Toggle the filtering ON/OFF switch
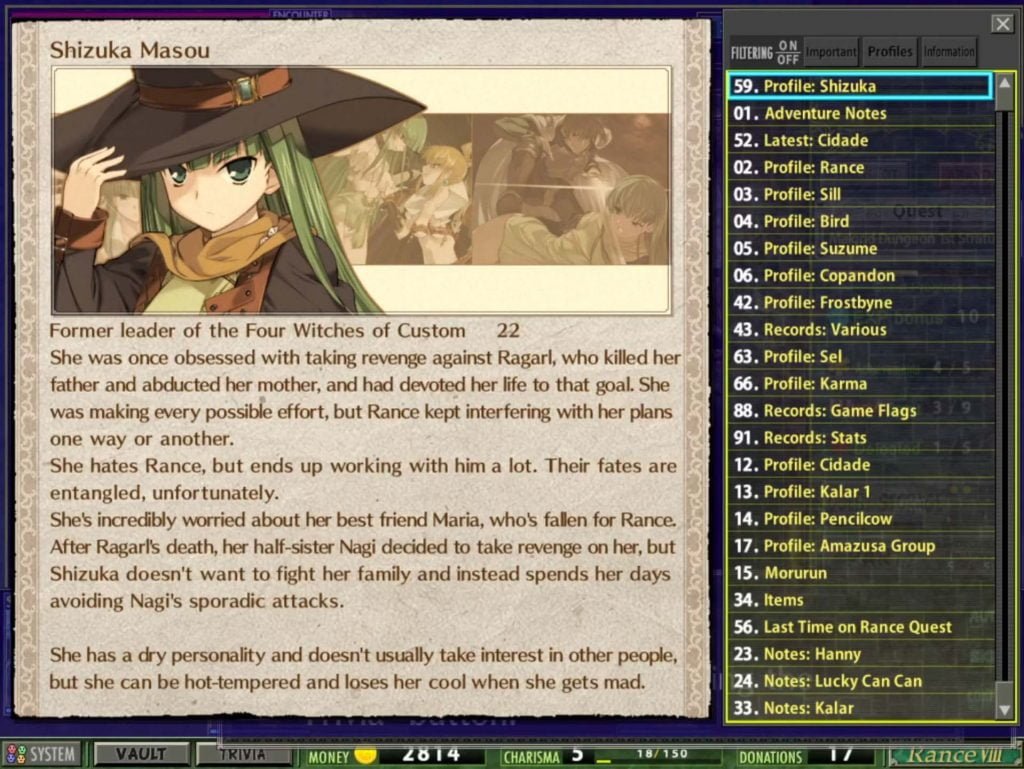 [788, 52]
